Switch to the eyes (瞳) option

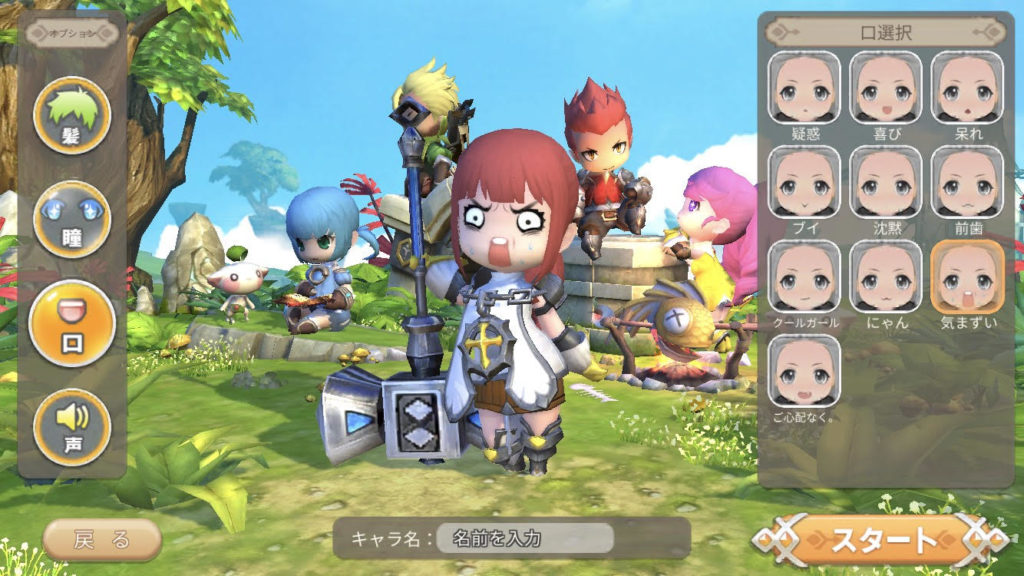click(72, 219)
